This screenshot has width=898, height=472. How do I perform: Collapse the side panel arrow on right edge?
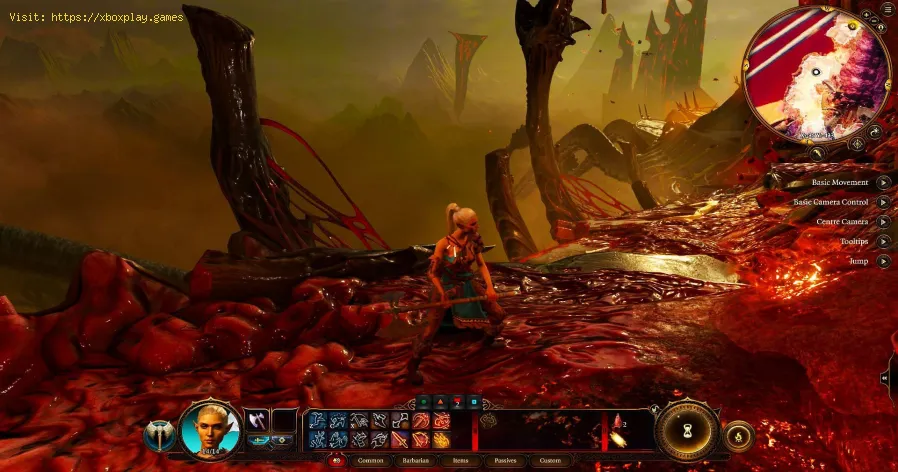coord(886,378)
